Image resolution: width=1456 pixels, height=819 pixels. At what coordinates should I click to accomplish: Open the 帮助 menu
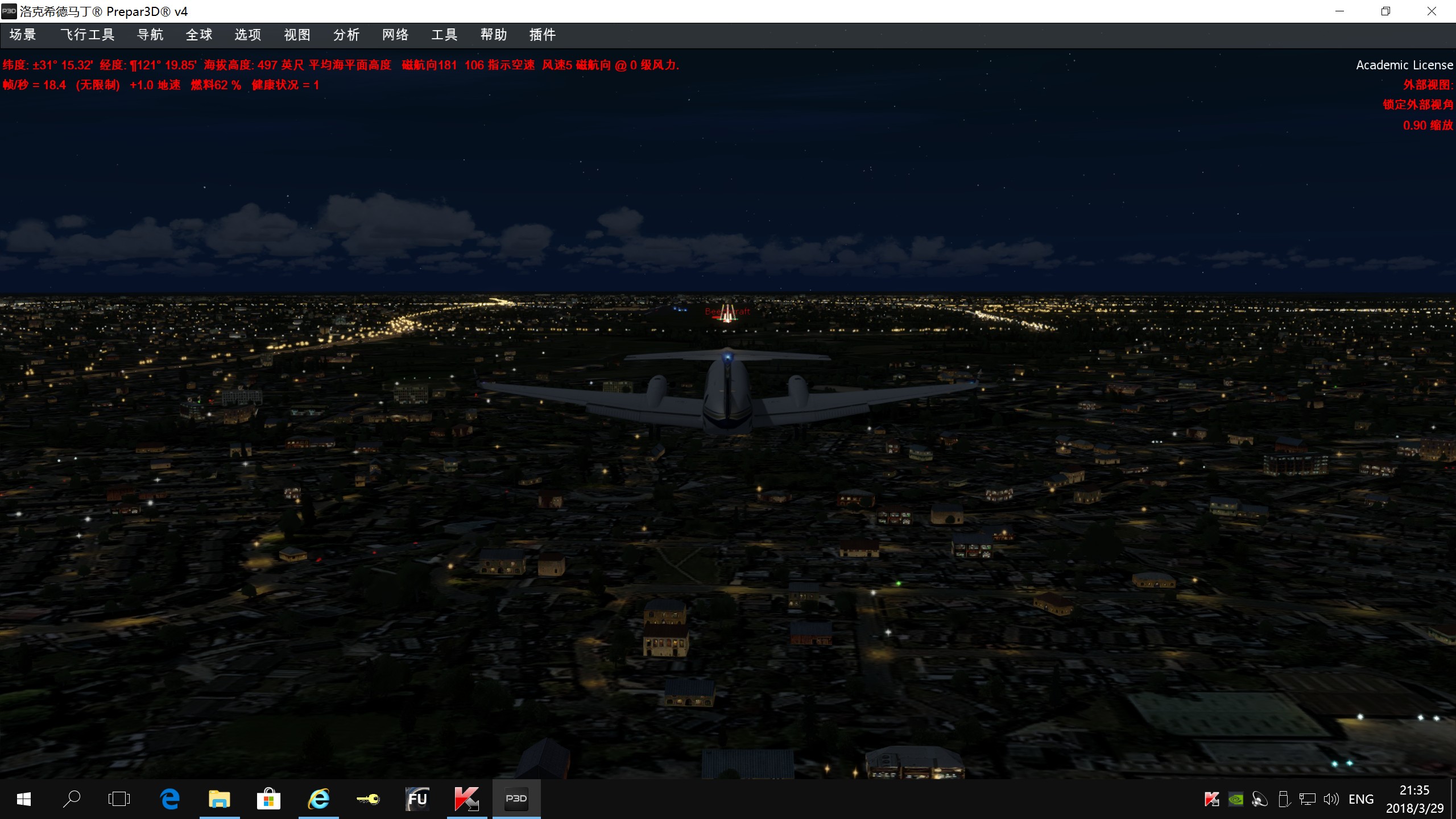494,35
